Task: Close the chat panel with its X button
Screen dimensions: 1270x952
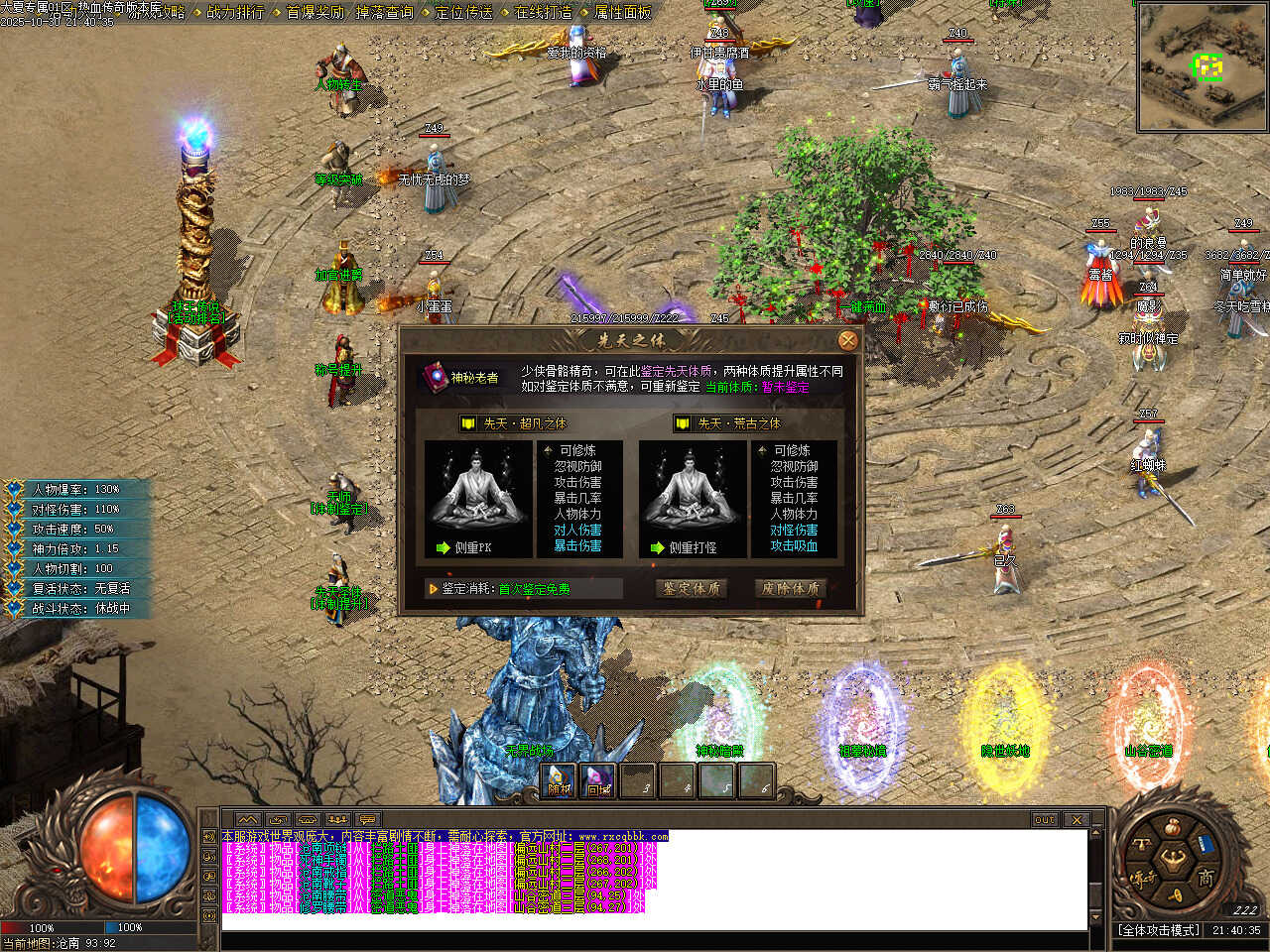Action: [x=1077, y=820]
